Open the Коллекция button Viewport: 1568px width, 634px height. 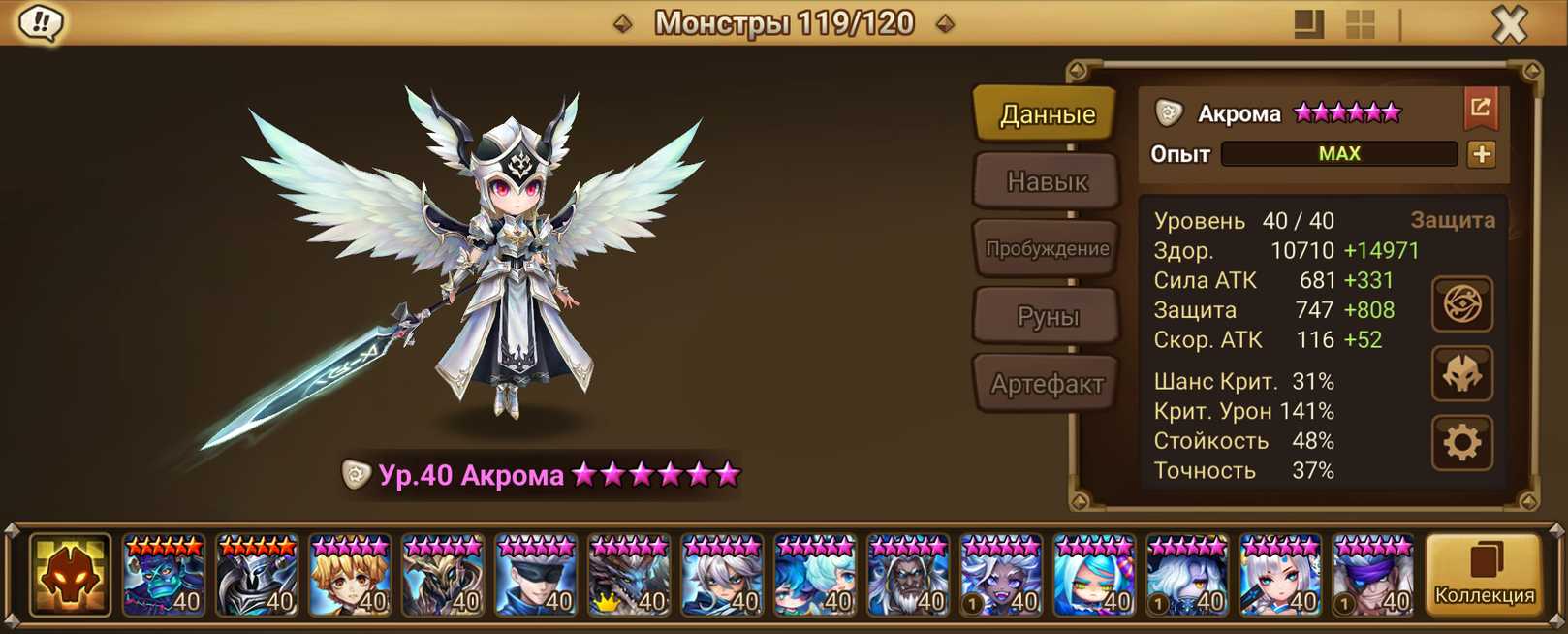1484,575
